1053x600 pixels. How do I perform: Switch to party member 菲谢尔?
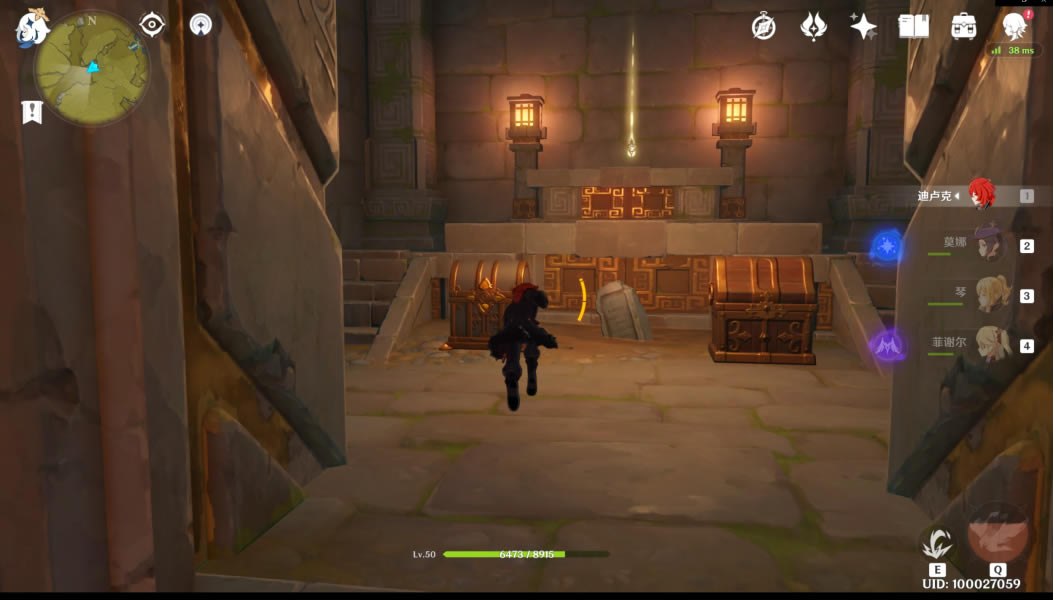pyautogui.click(x=991, y=345)
